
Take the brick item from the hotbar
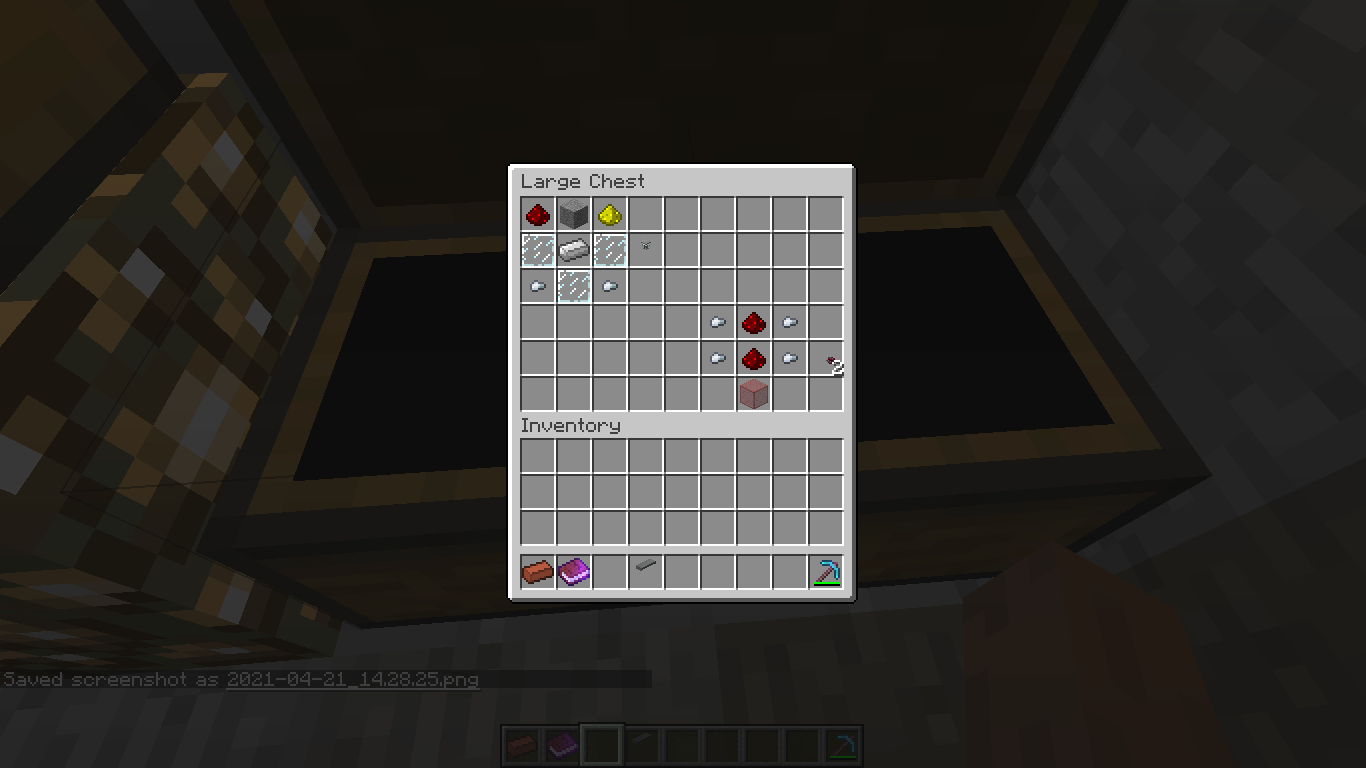pos(538,570)
